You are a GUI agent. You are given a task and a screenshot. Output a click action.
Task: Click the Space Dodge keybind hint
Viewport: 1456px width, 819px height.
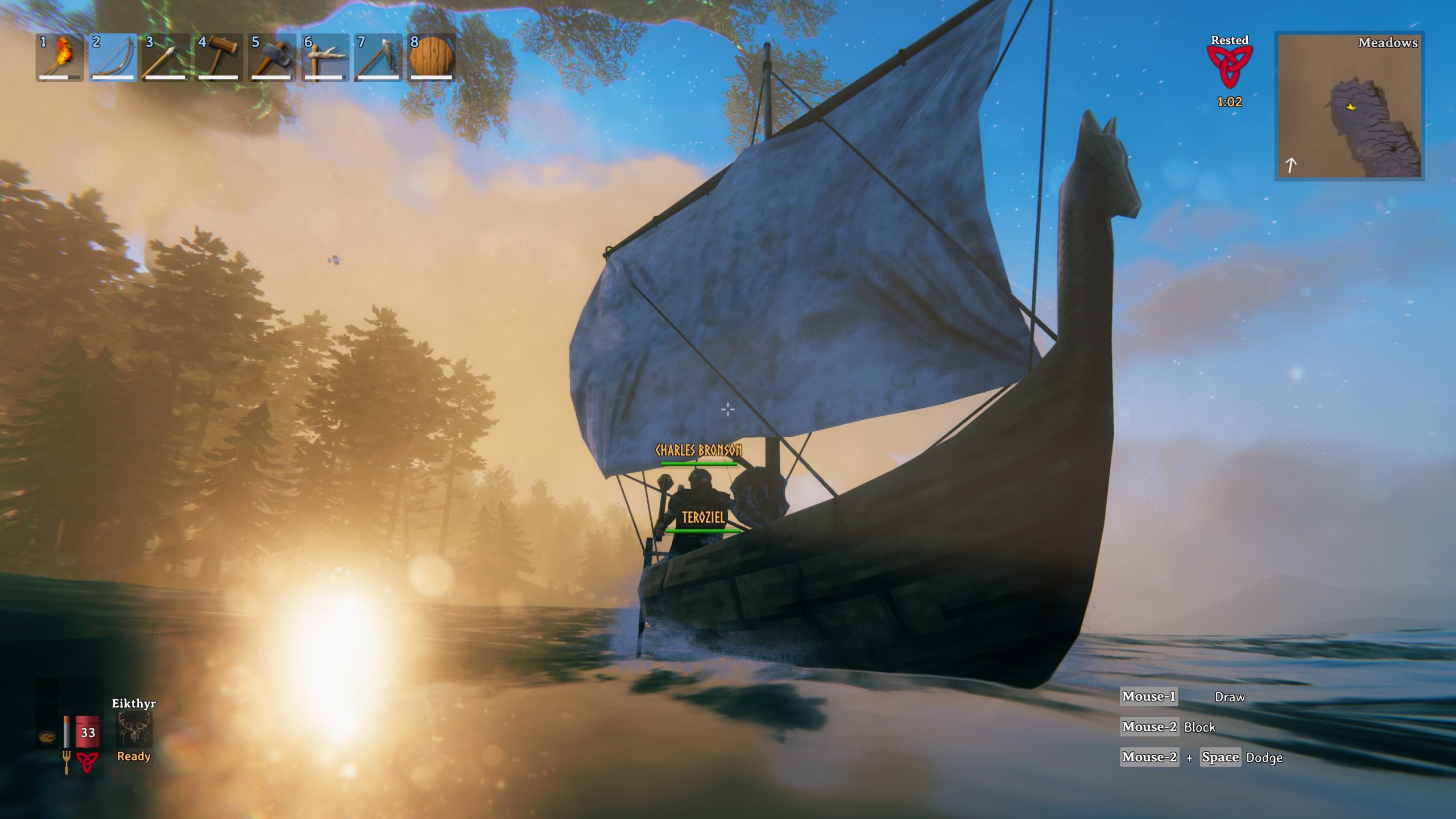click(x=1220, y=757)
